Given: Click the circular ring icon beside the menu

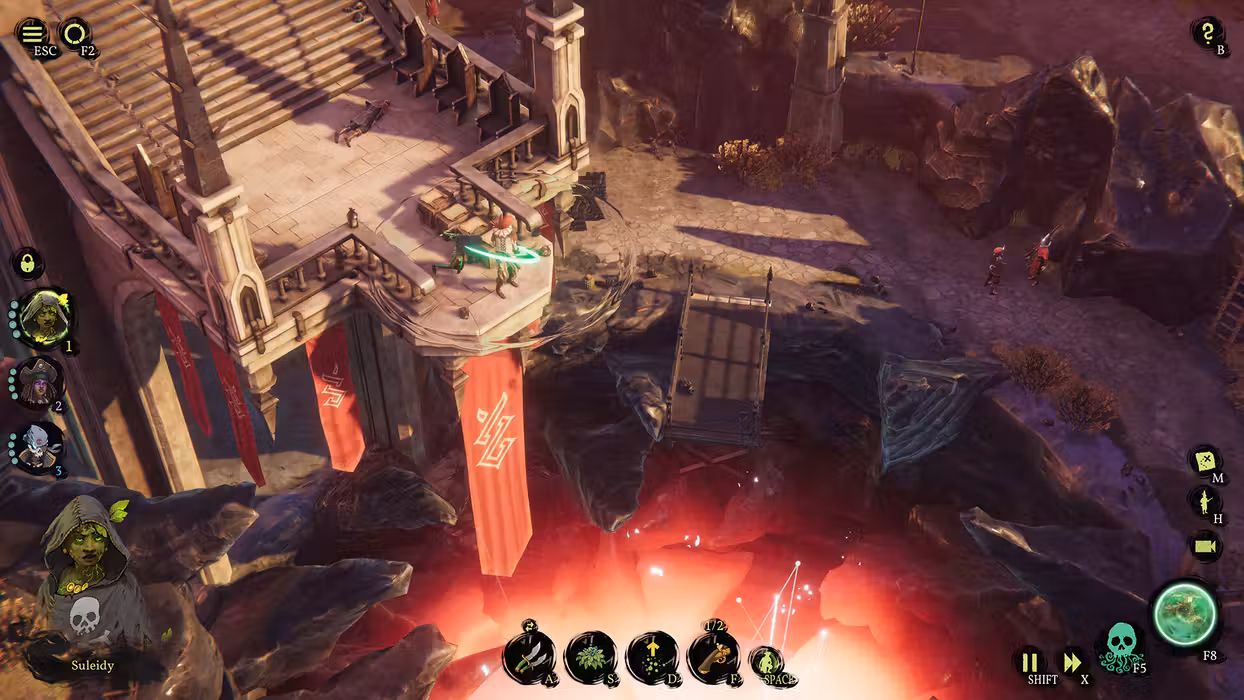Looking at the screenshot, I should coord(75,34).
